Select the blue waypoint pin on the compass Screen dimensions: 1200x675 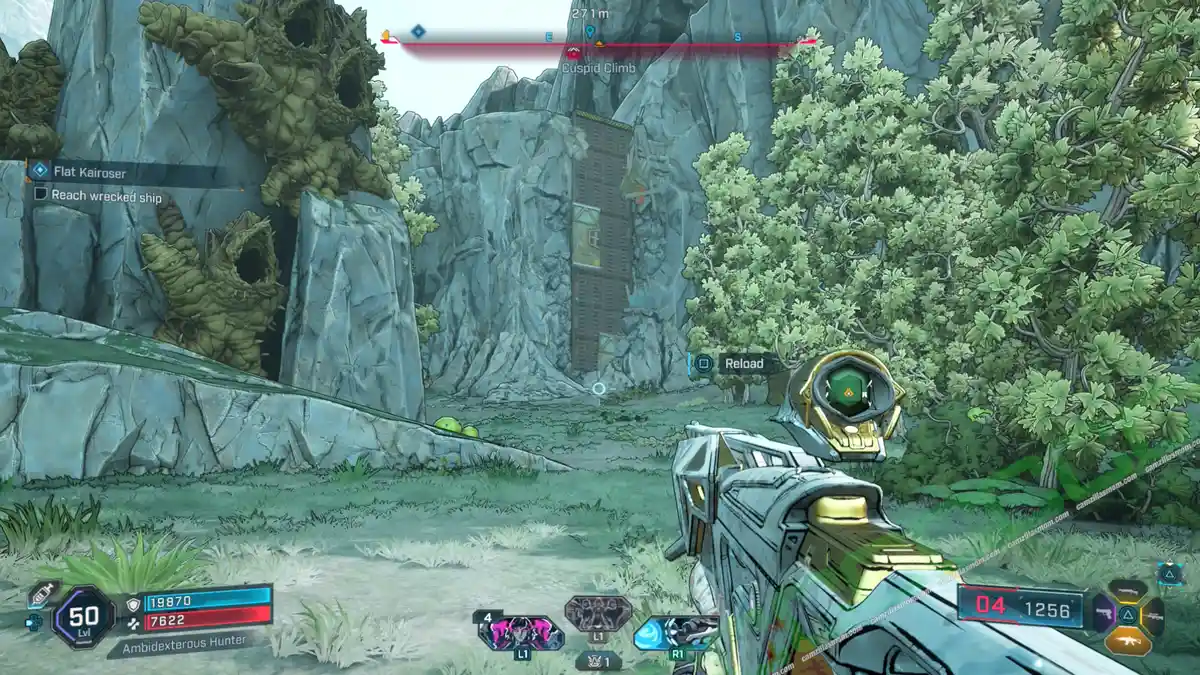point(590,32)
